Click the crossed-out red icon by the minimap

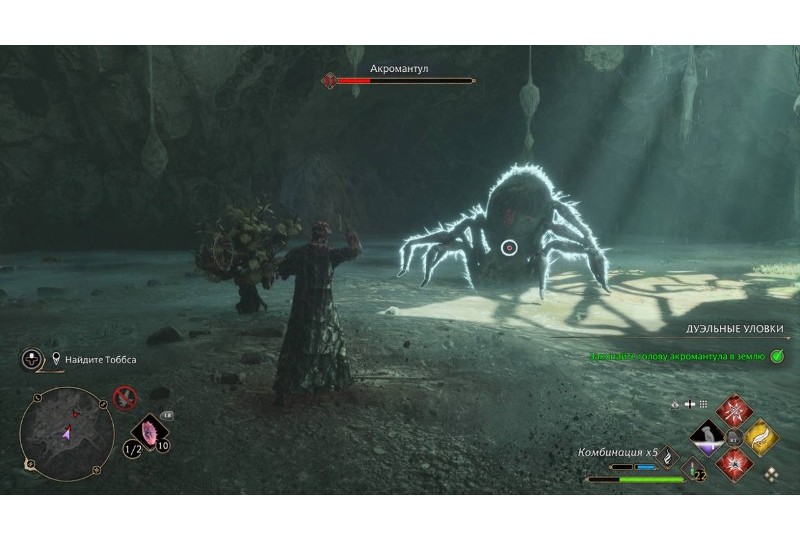pyautogui.click(x=125, y=398)
